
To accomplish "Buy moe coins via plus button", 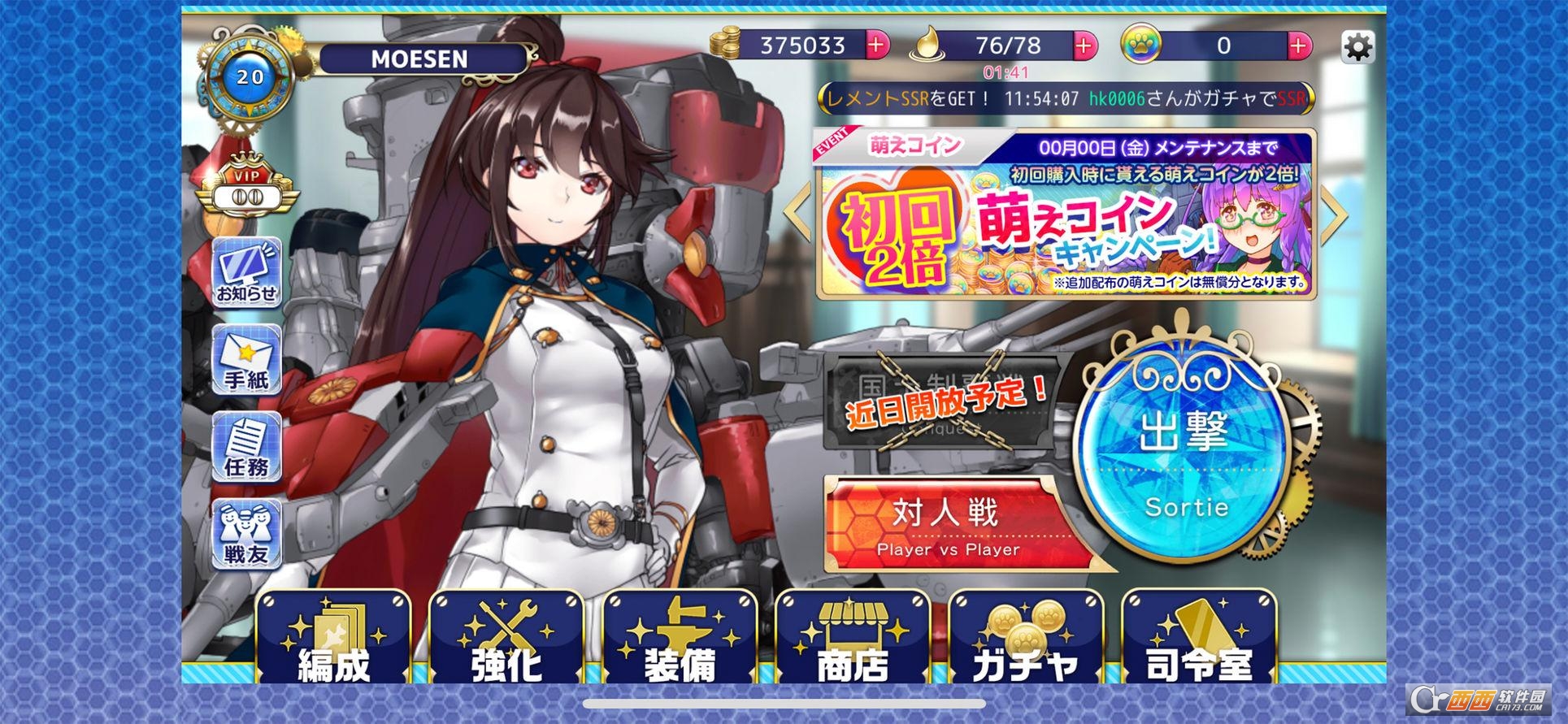I will tap(1298, 46).
